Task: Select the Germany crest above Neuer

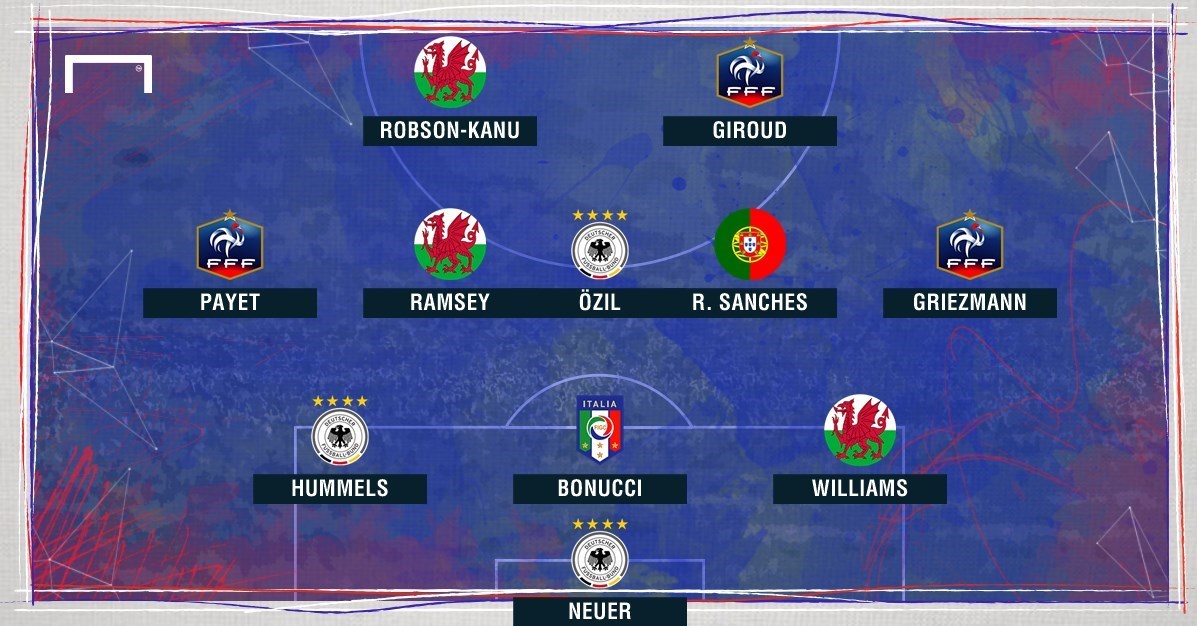Action: click(600, 556)
